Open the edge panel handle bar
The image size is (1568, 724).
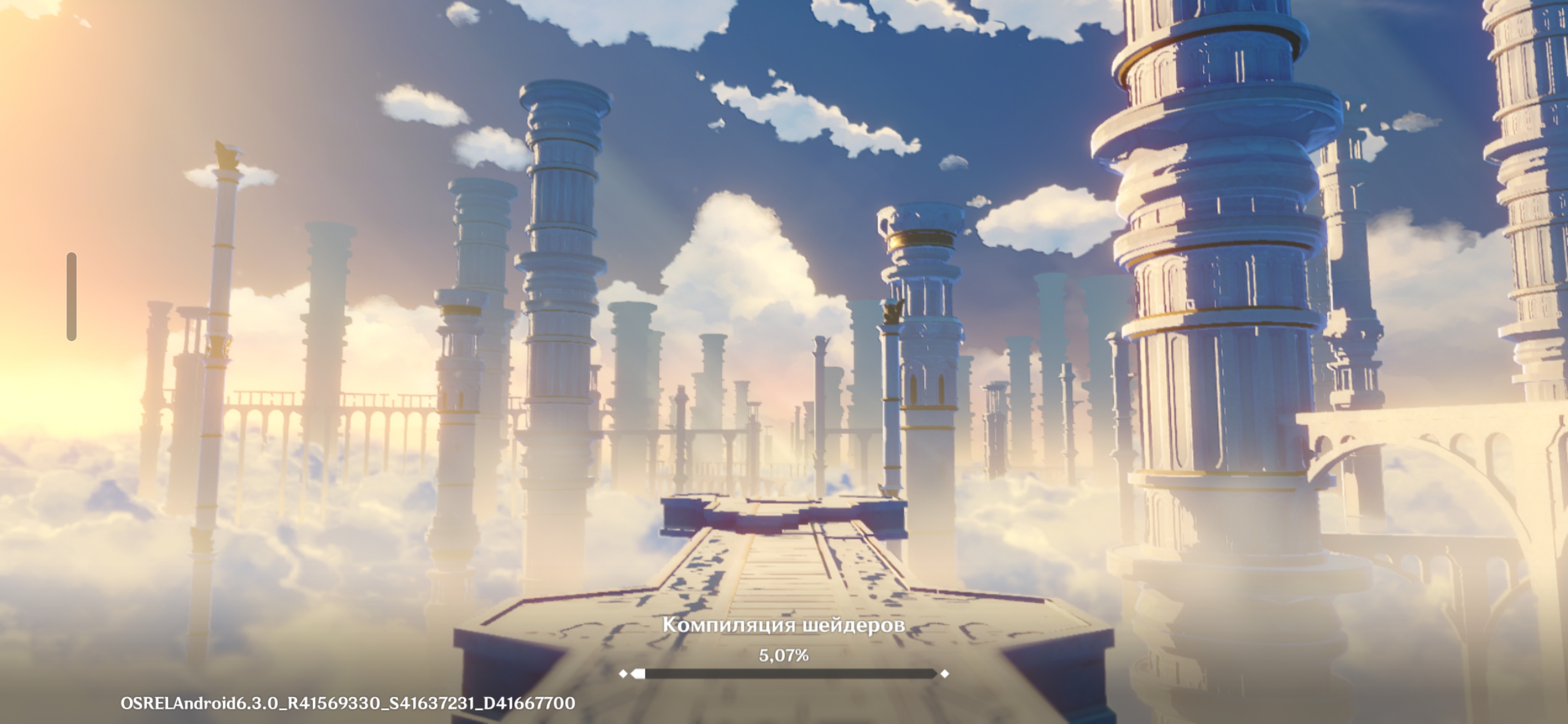[71, 296]
